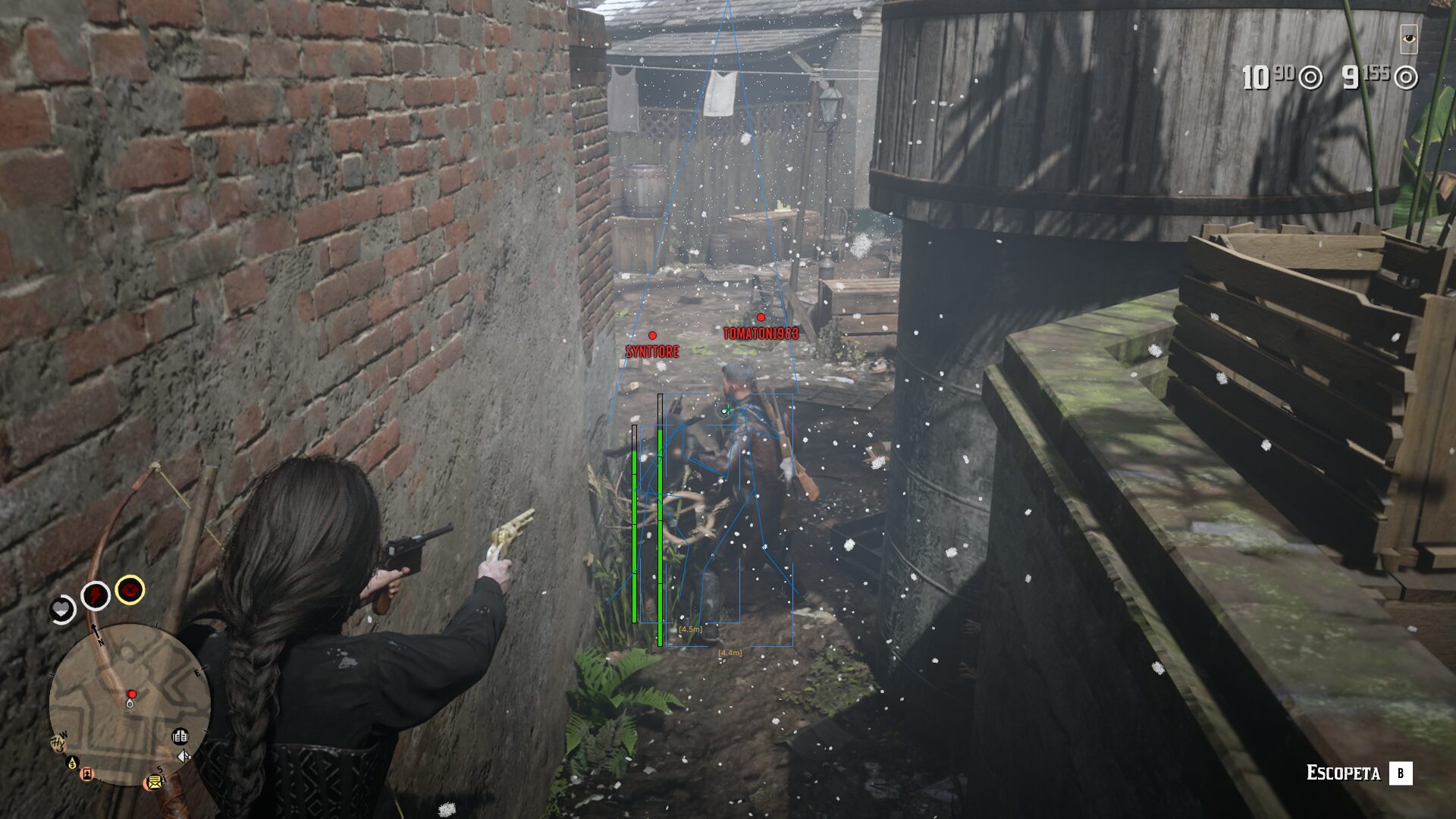Image resolution: width=1456 pixels, height=819 pixels.
Task: Select the money bag marker on minimap
Action: point(73,762)
